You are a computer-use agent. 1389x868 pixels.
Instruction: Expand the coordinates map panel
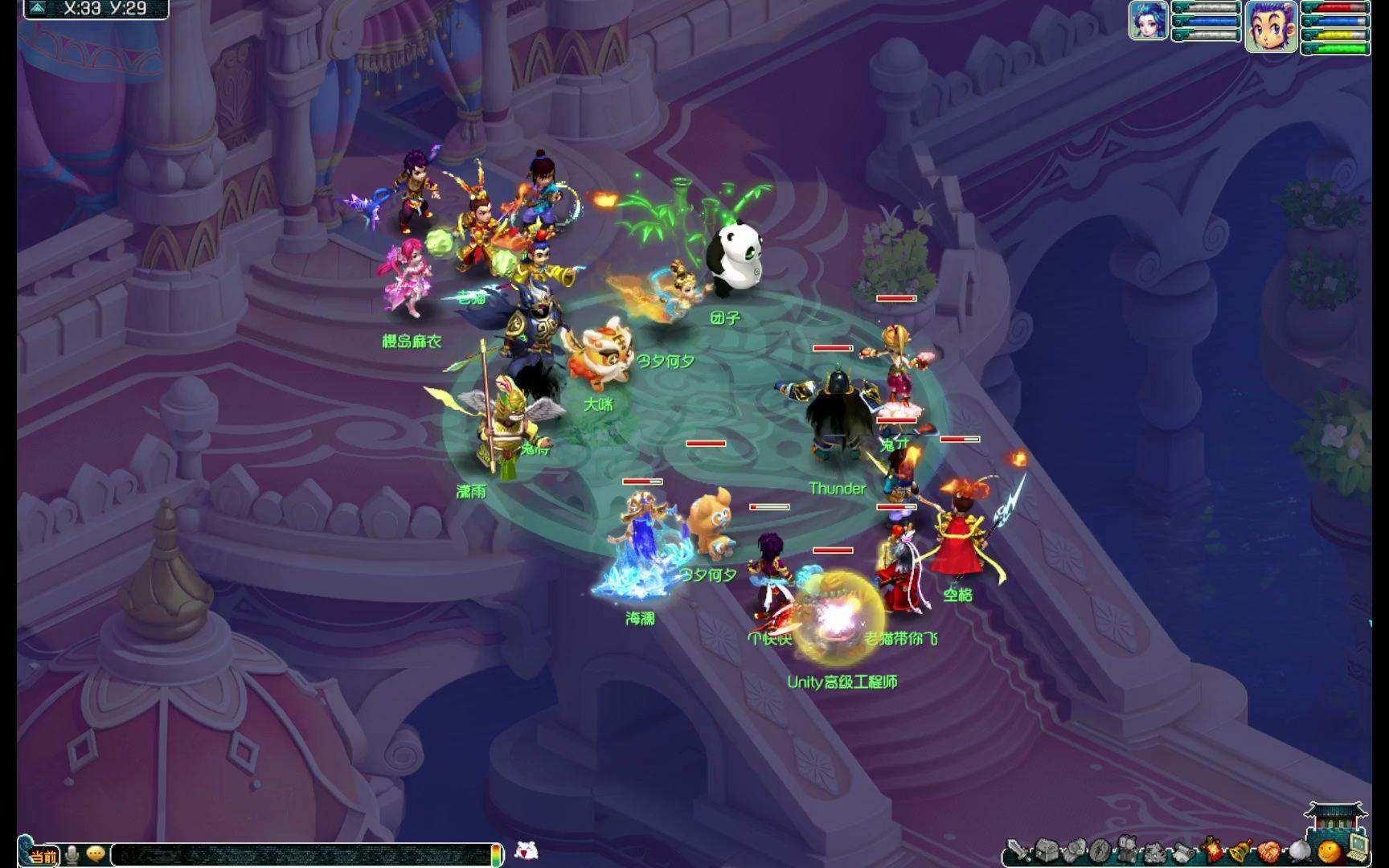37,9
